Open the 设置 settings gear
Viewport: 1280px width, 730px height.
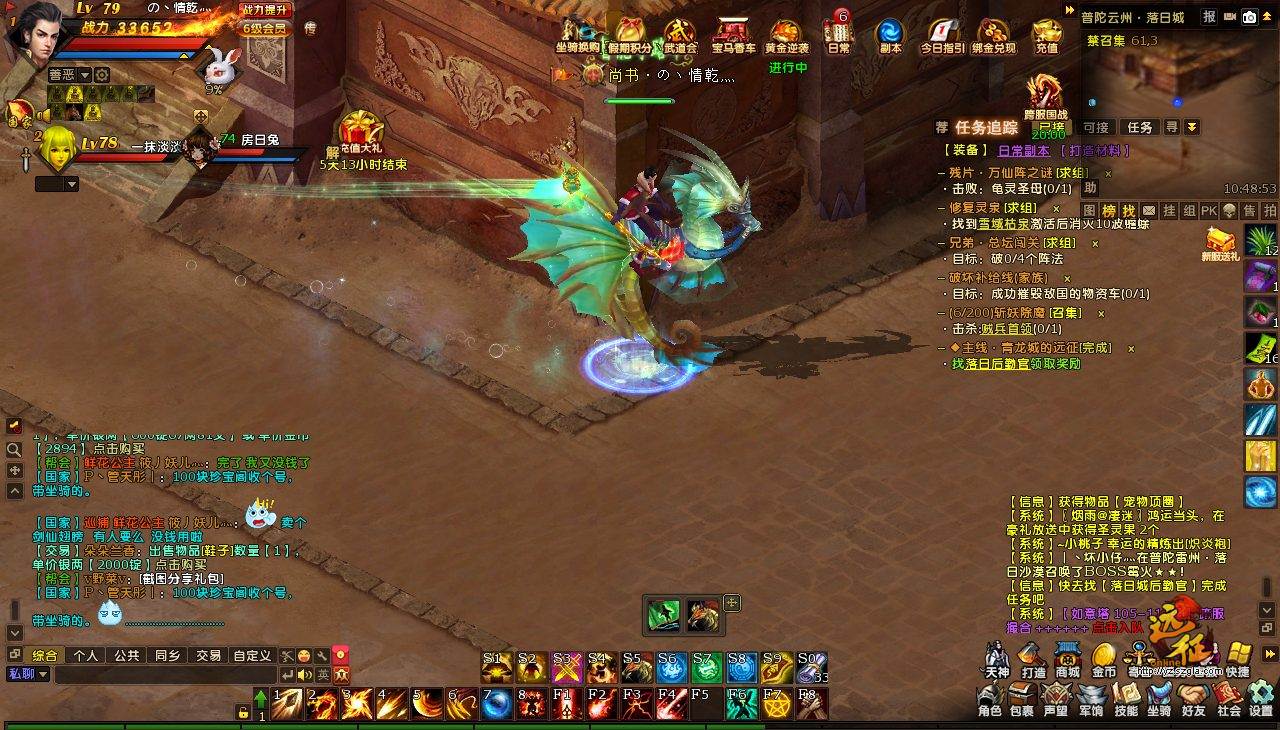(x=1261, y=697)
